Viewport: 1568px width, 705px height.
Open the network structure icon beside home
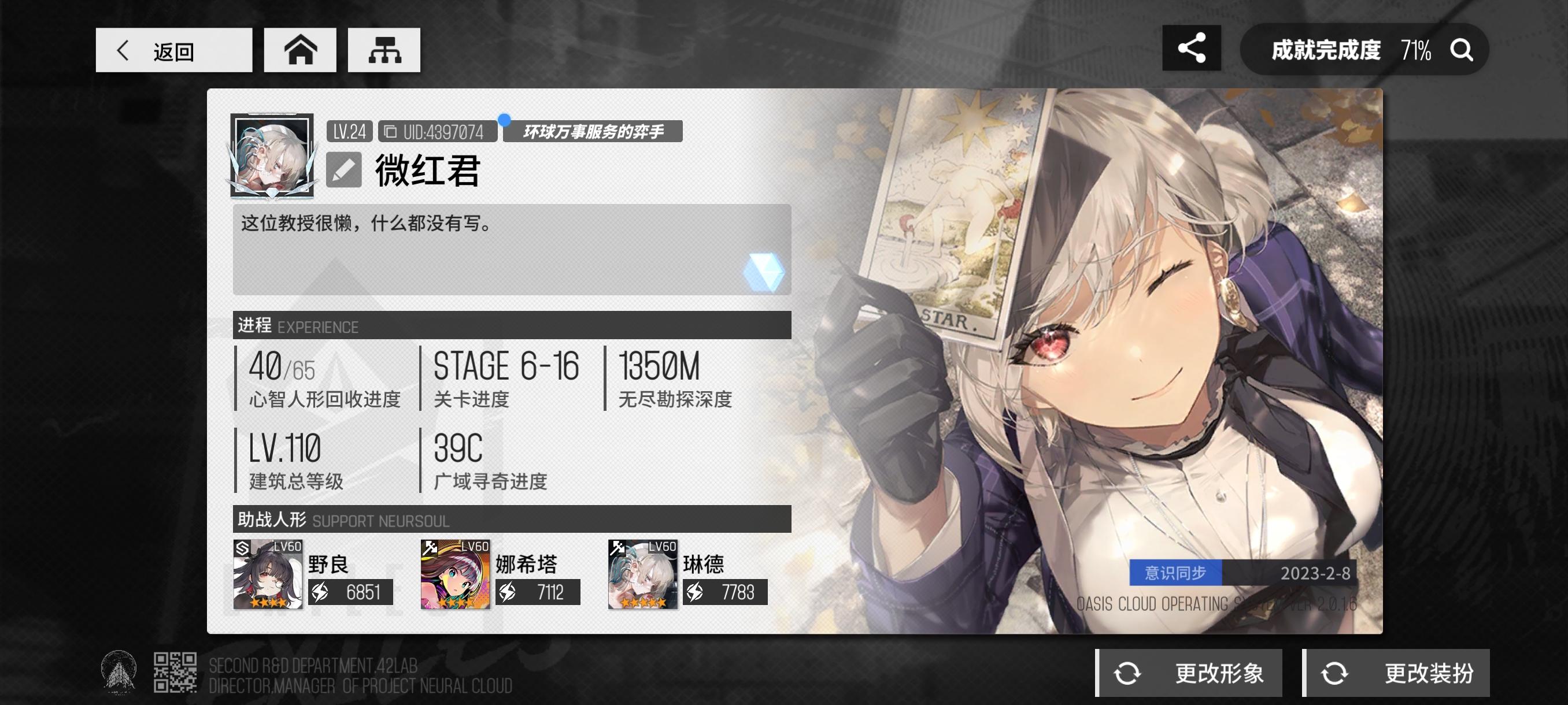pos(383,50)
